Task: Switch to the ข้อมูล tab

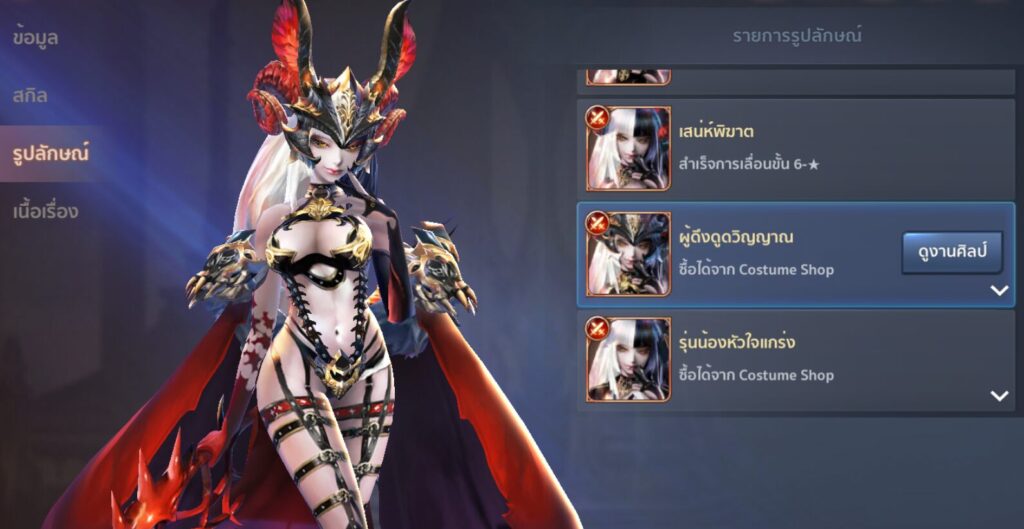Action: pyautogui.click(x=36, y=38)
